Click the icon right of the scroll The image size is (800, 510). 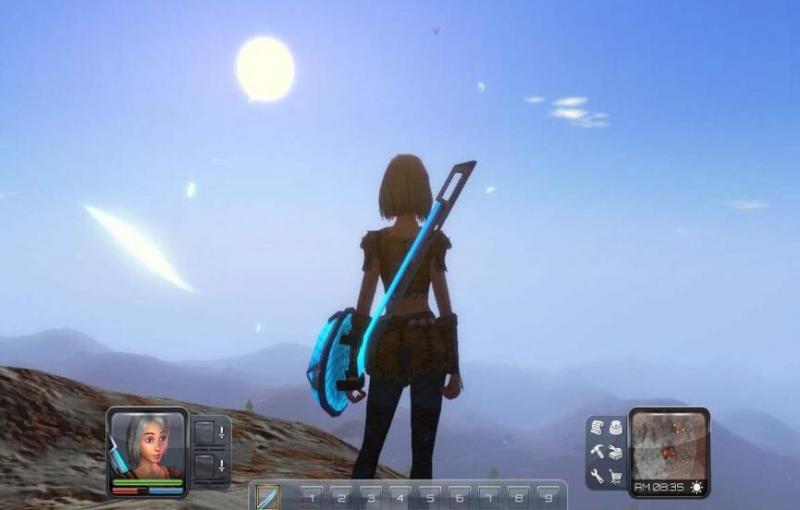616,428
